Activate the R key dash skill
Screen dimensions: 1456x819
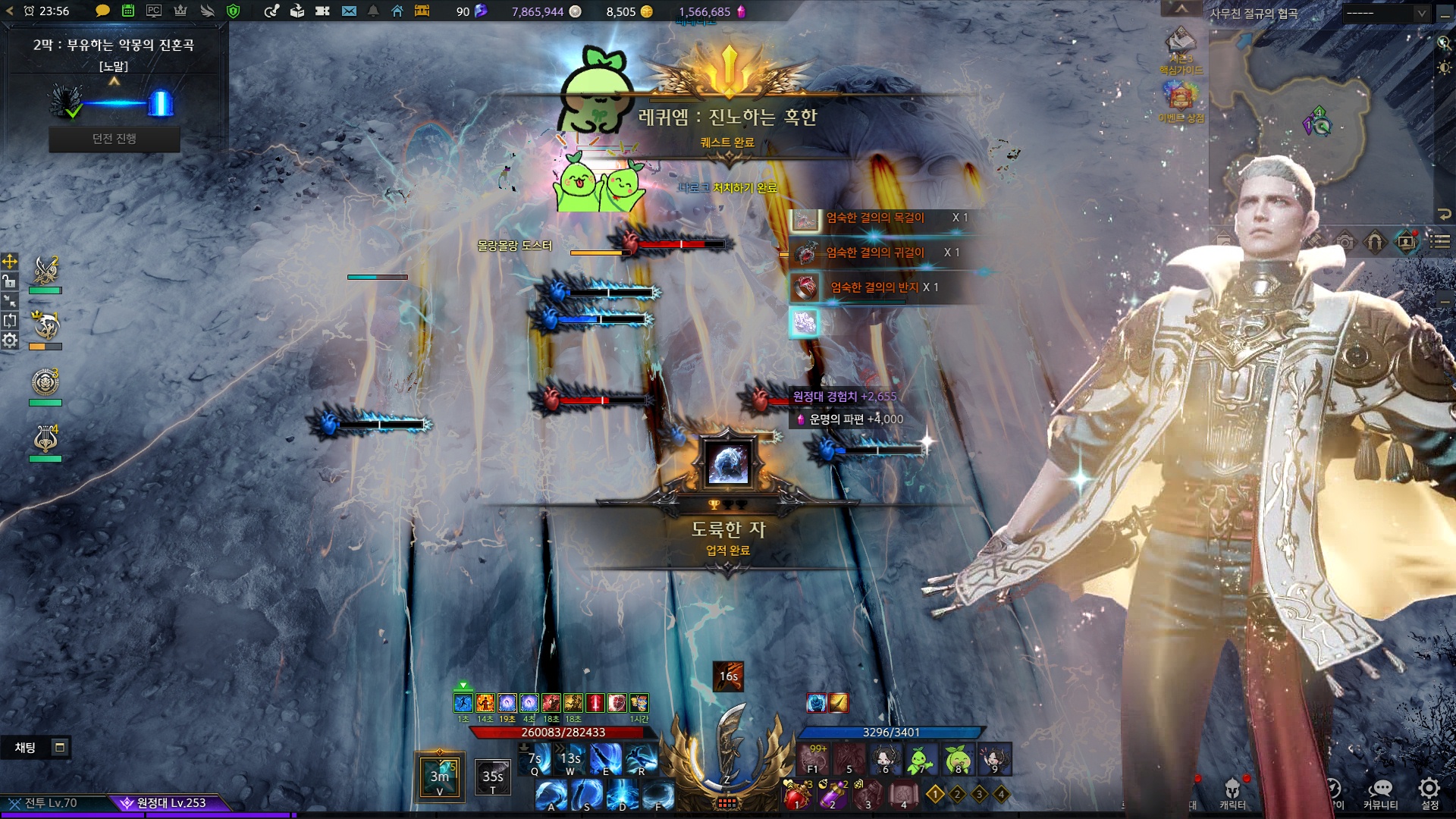tap(642, 759)
